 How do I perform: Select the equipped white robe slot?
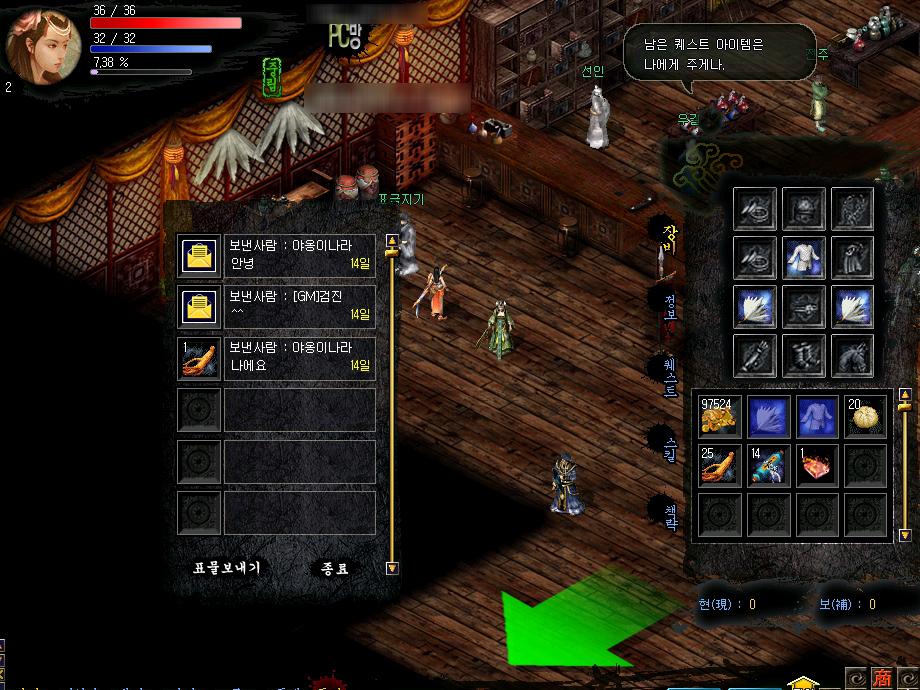coord(803,257)
